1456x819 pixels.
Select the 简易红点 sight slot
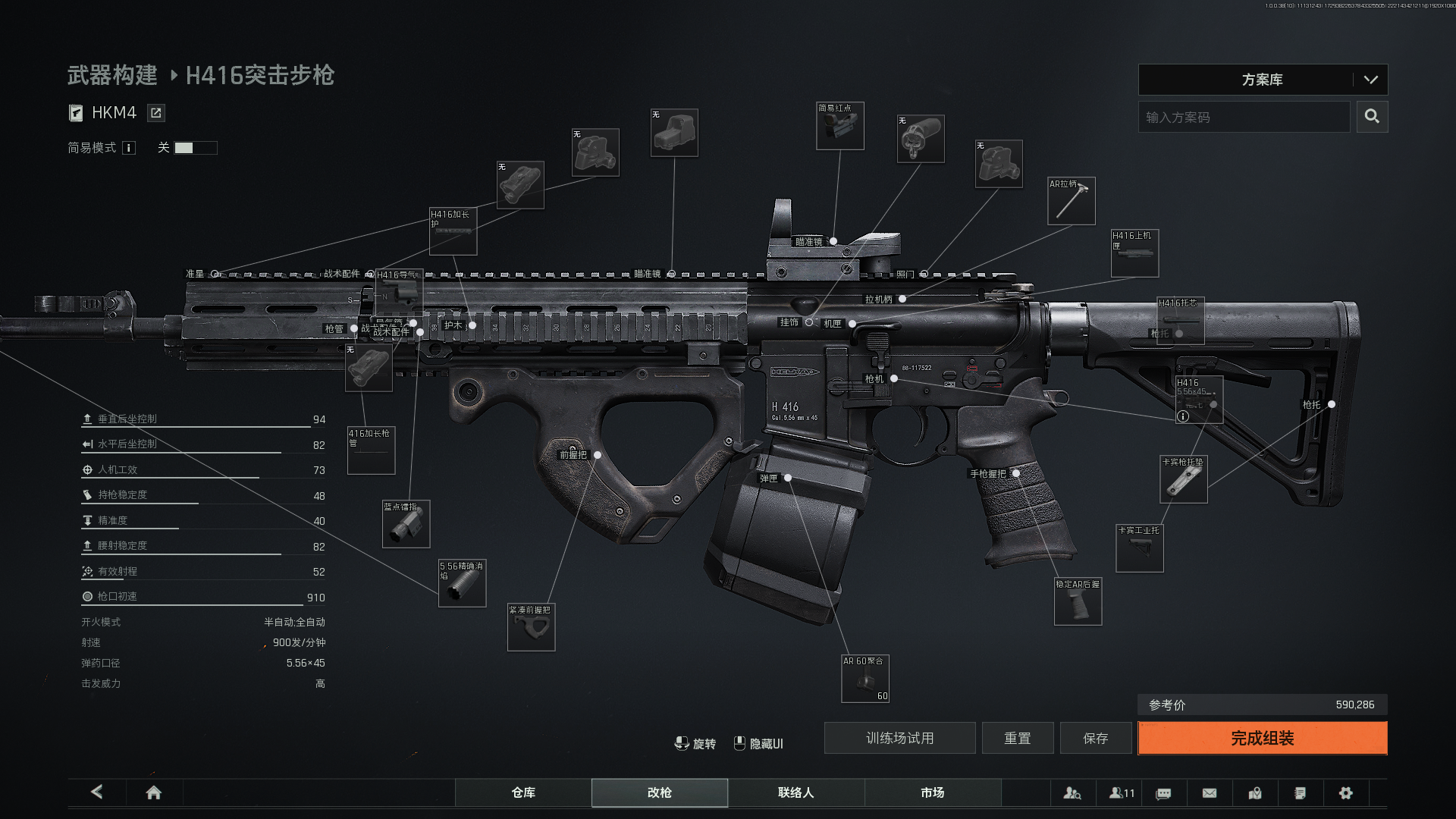pyautogui.click(x=839, y=126)
